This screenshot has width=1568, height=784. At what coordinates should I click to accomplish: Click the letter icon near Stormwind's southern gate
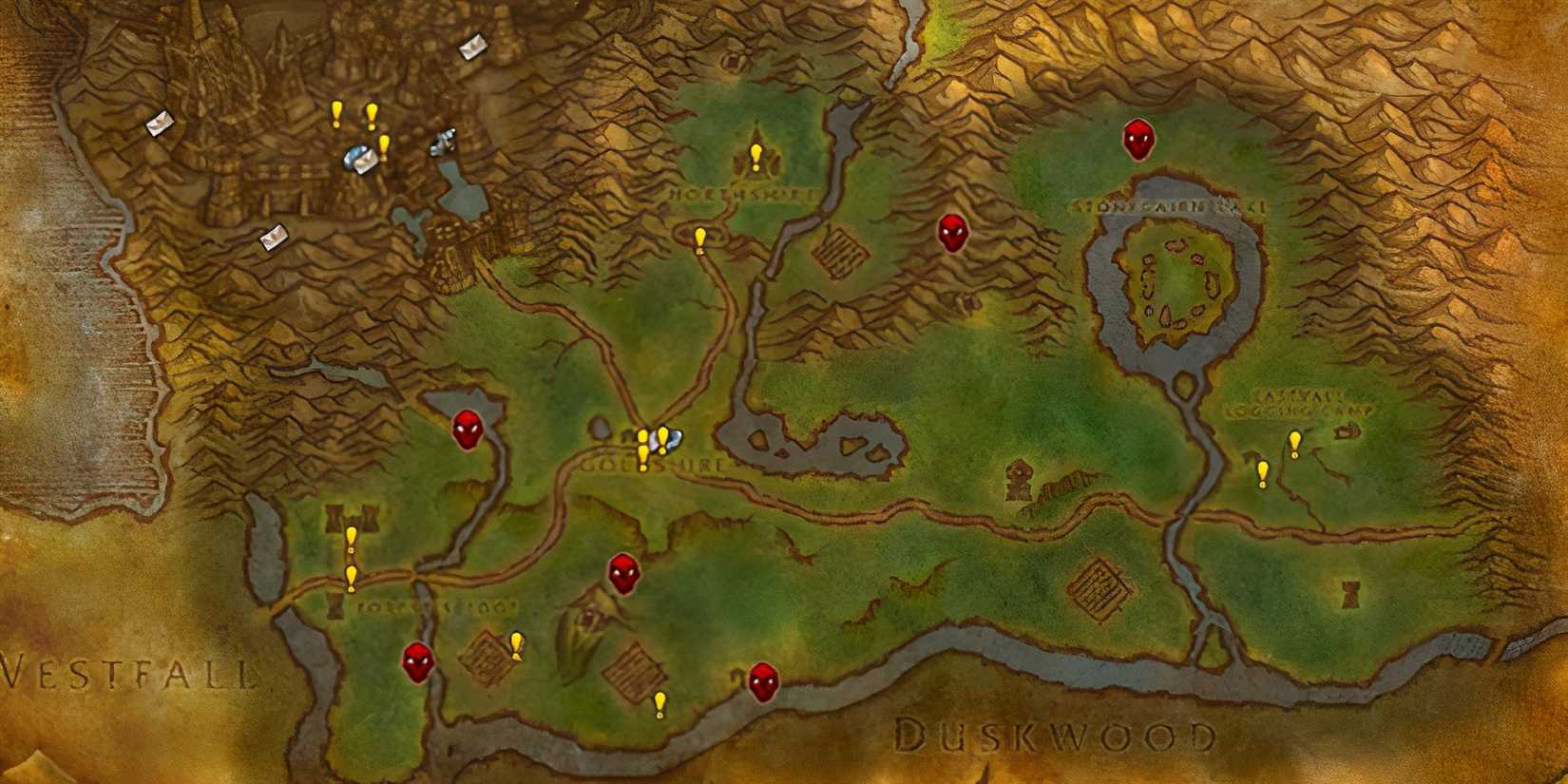click(273, 235)
